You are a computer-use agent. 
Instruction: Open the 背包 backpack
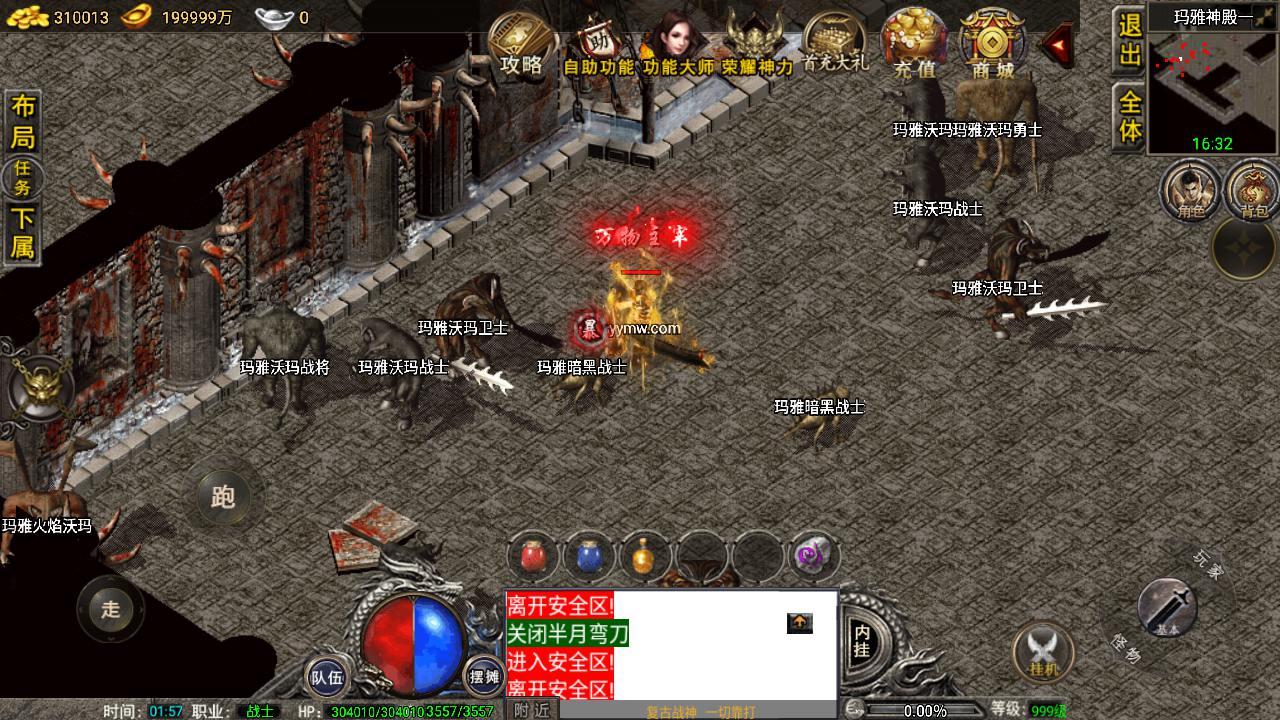coord(1253,191)
